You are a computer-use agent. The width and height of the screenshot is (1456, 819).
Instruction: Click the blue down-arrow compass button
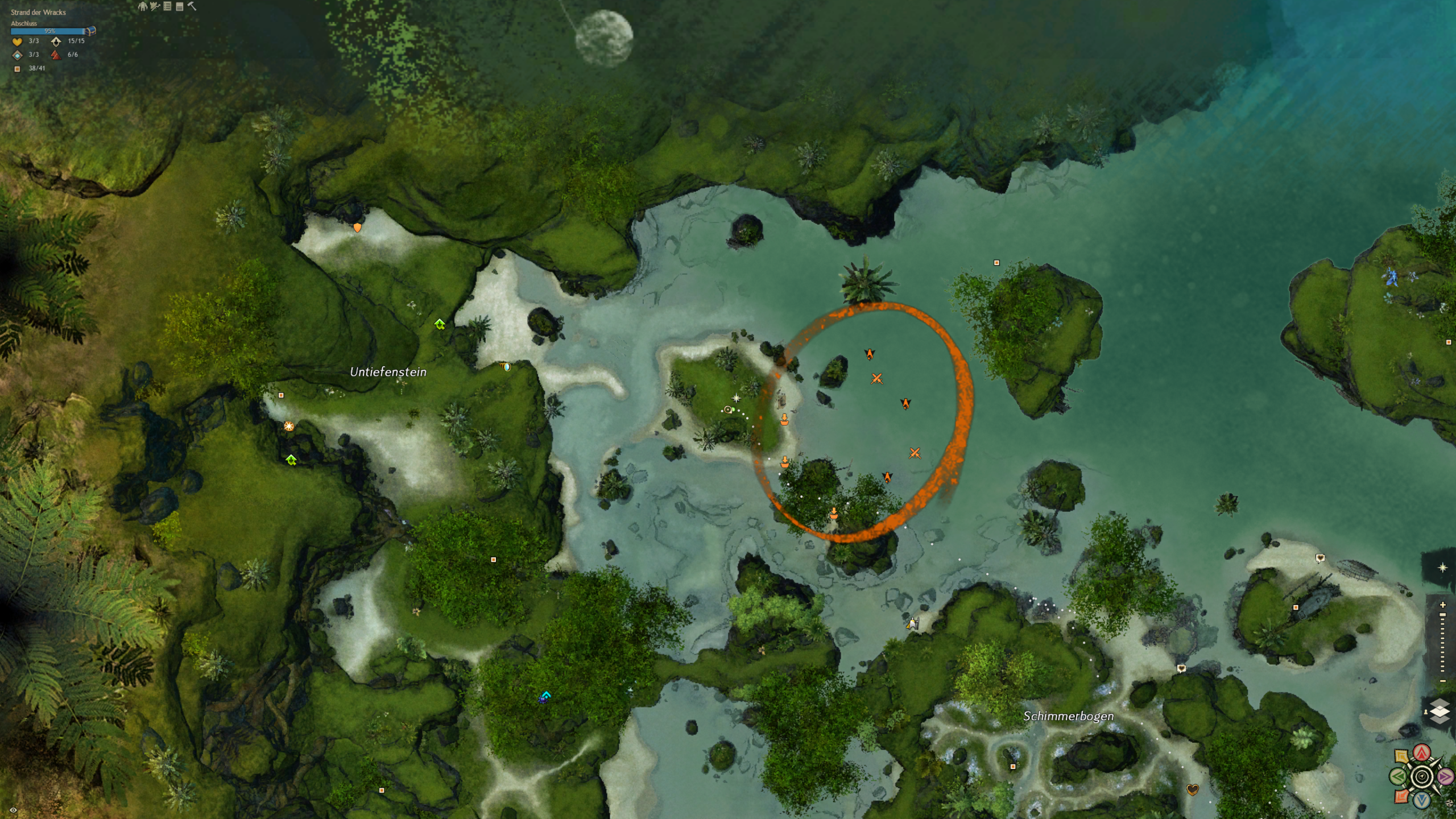tap(1422, 800)
